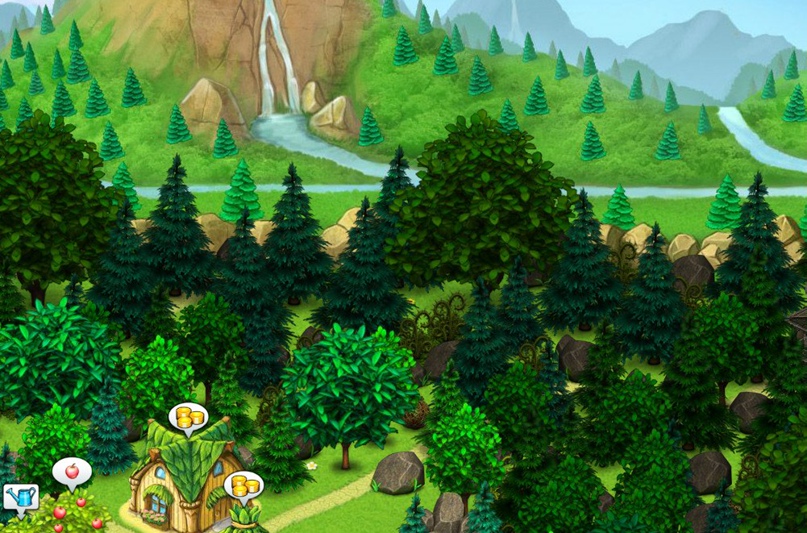Select the watering can bubble

19,496
